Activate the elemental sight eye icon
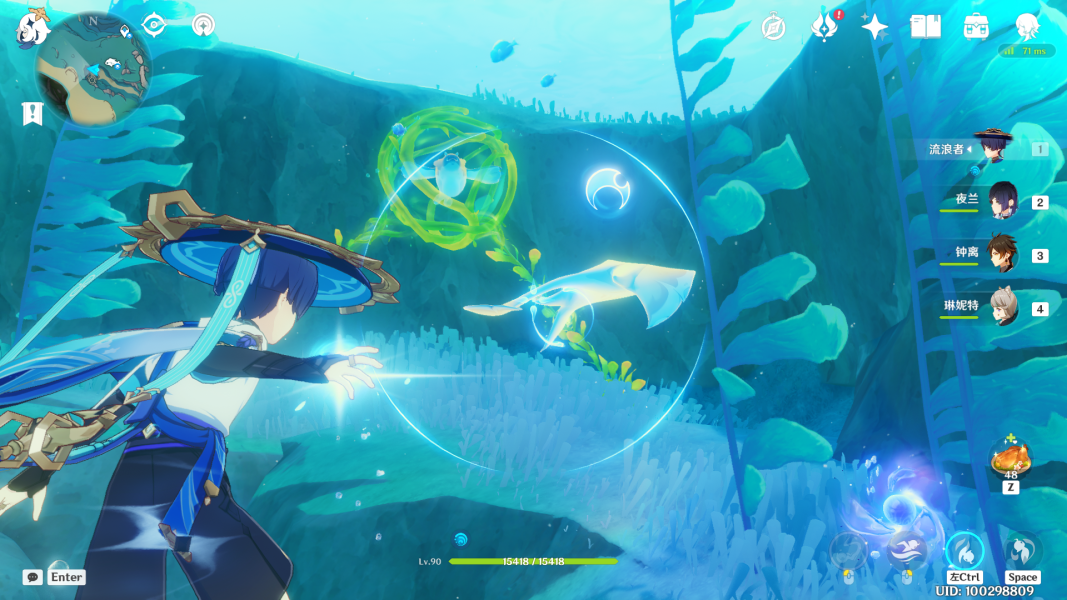The height and width of the screenshot is (600, 1067). pyautogui.click(x=153, y=25)
